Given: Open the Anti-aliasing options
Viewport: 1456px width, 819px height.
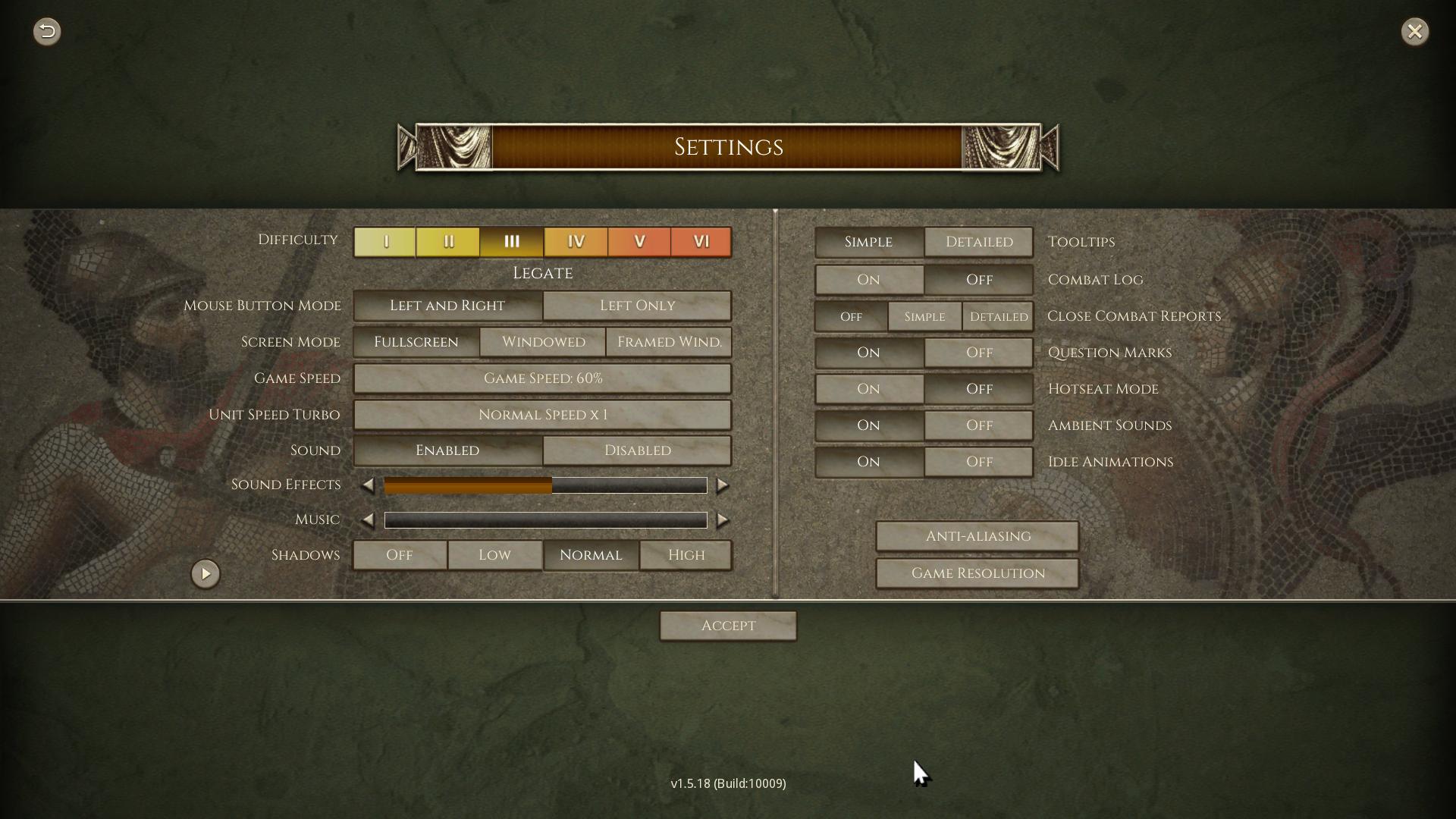Looking at the screenshot, I should (977, 536).
